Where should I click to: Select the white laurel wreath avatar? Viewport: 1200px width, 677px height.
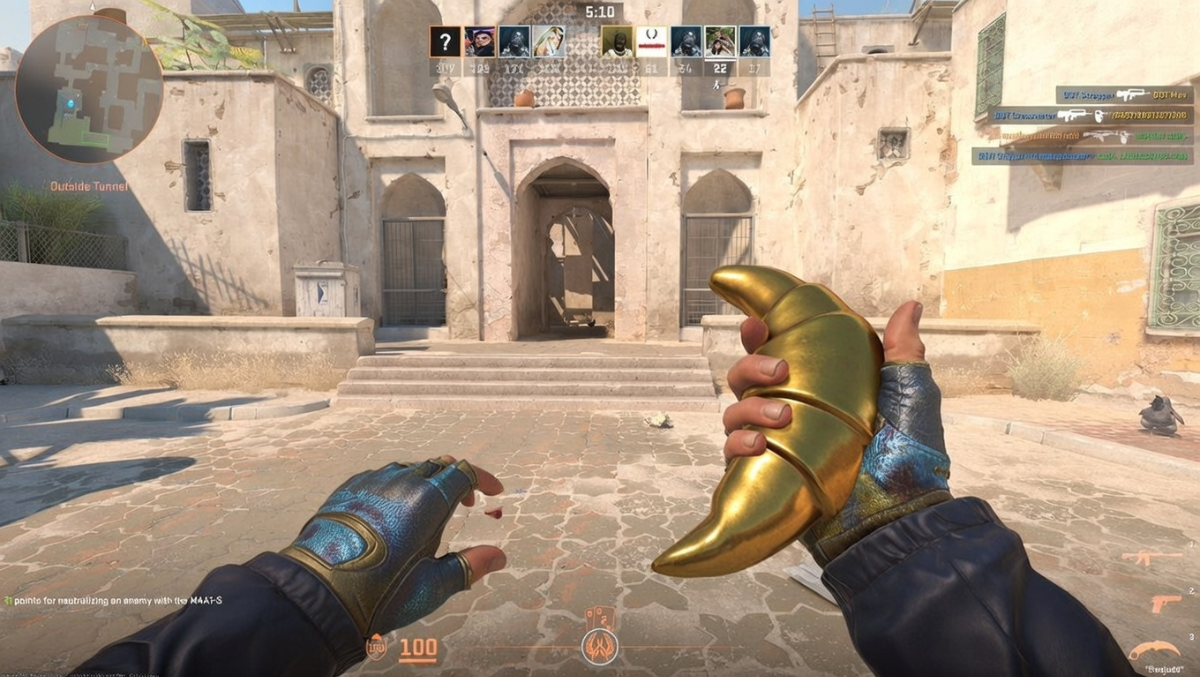click(x=651, y=41)
